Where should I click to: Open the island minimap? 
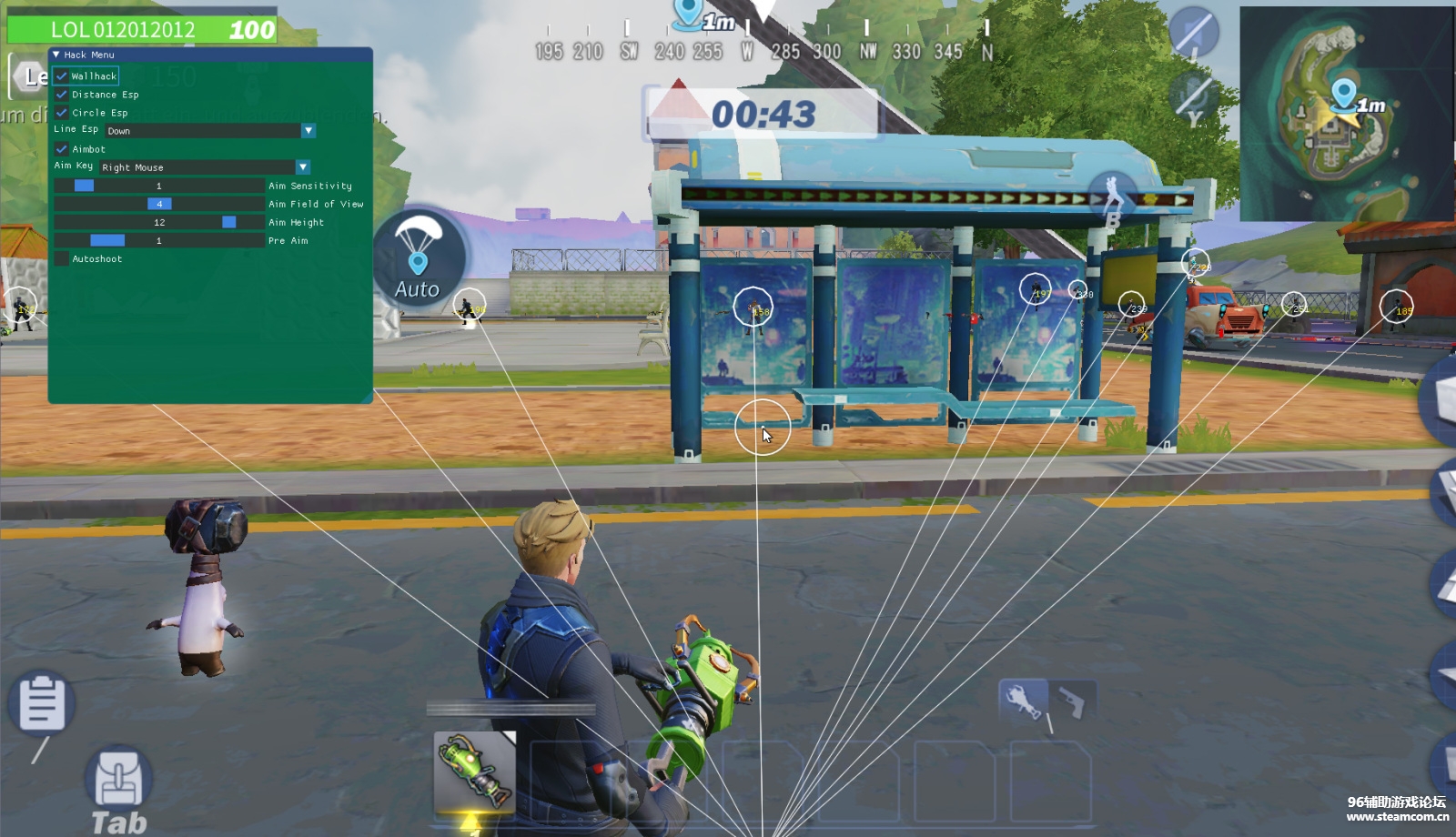click(1347, 114)
